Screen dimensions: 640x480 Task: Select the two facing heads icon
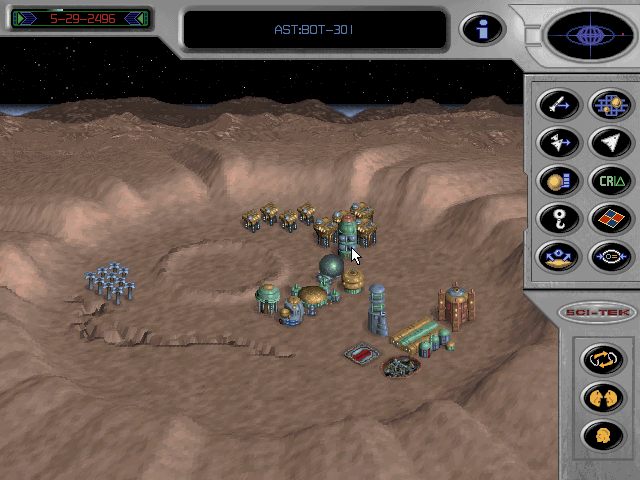coord(597,397)
